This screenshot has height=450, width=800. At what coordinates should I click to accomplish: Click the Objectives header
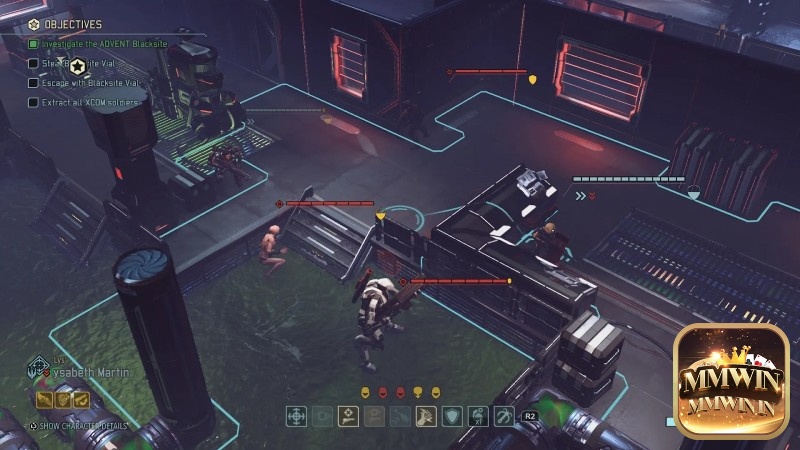coord(68,23)
